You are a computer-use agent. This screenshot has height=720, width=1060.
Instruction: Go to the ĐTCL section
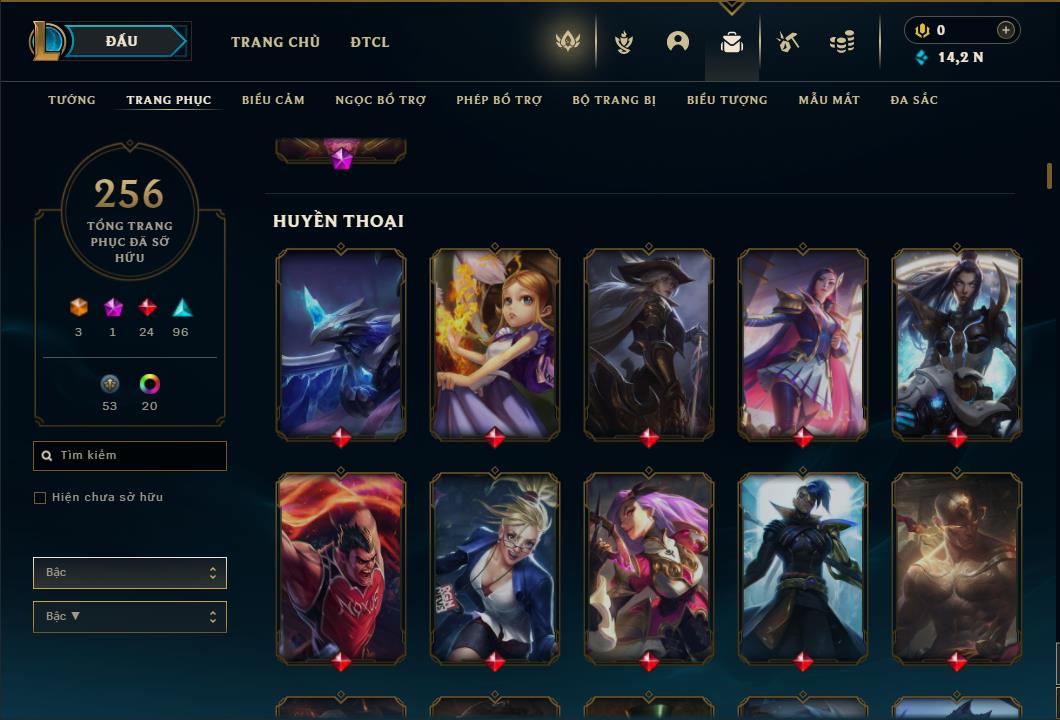[370, 42]
